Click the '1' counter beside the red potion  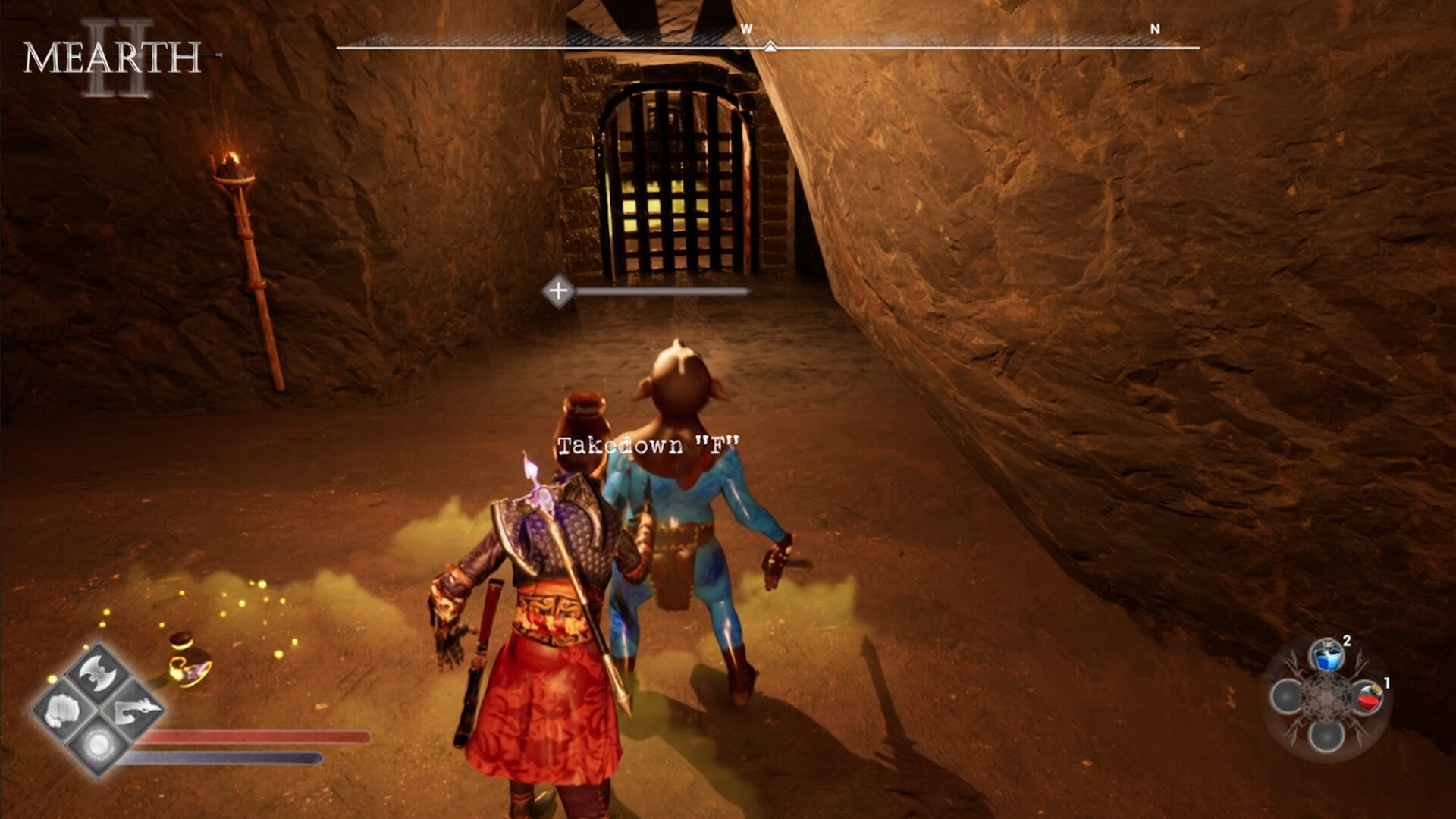1387,683
